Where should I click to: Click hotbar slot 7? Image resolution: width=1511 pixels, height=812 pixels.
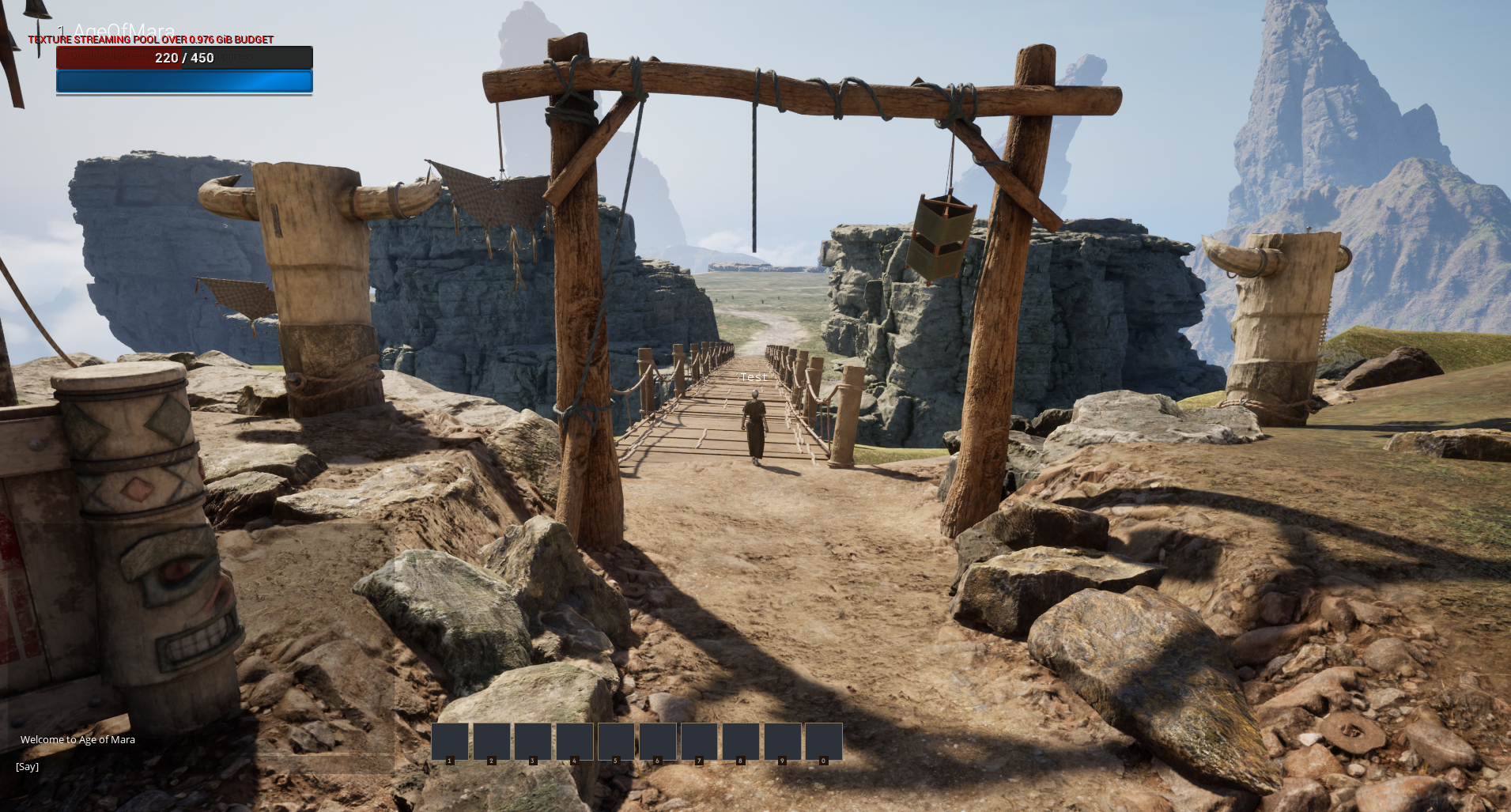[x=823, y=741]
